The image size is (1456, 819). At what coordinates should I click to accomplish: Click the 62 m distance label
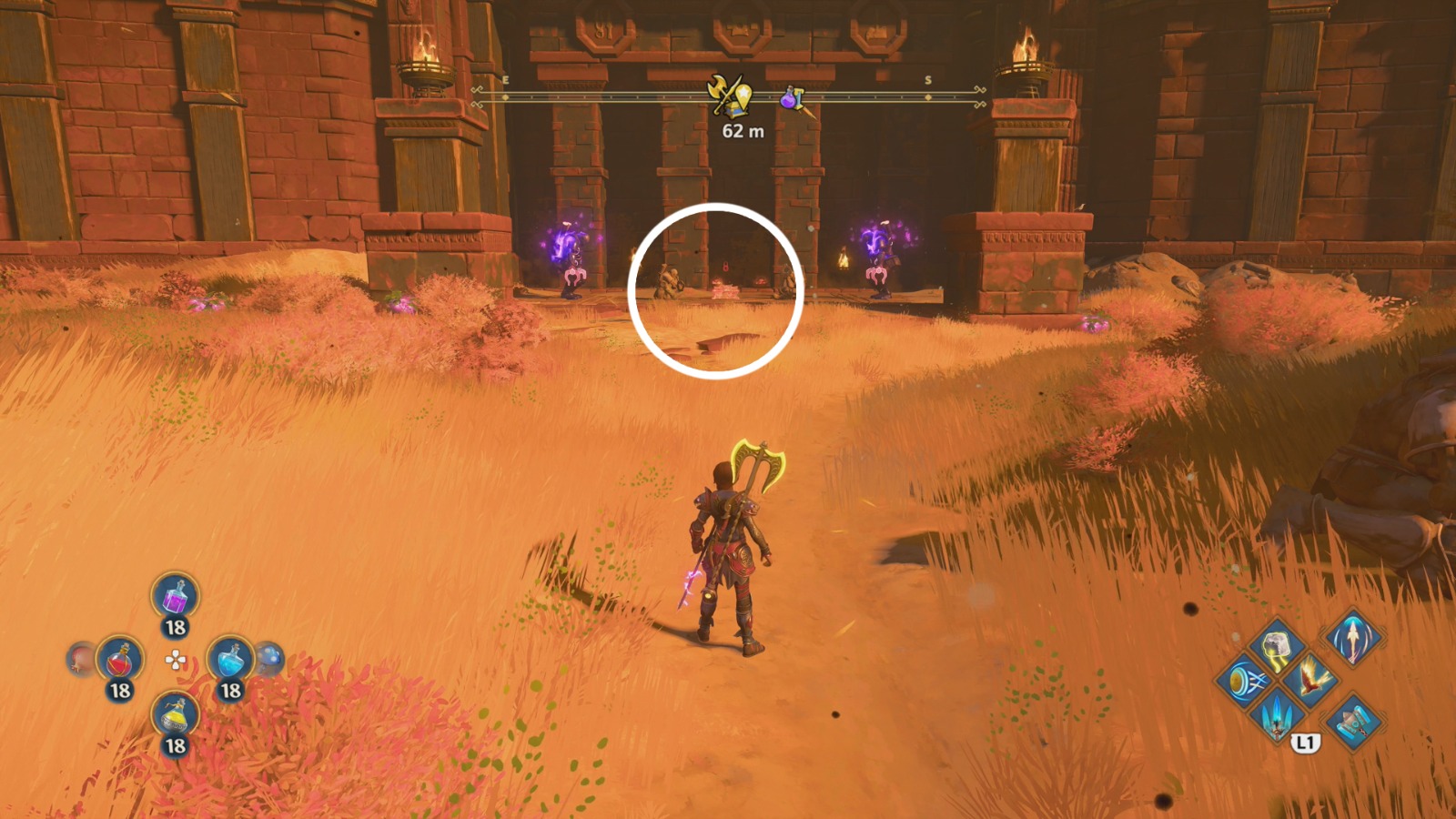pyautogui.click(x=743, y=131)
